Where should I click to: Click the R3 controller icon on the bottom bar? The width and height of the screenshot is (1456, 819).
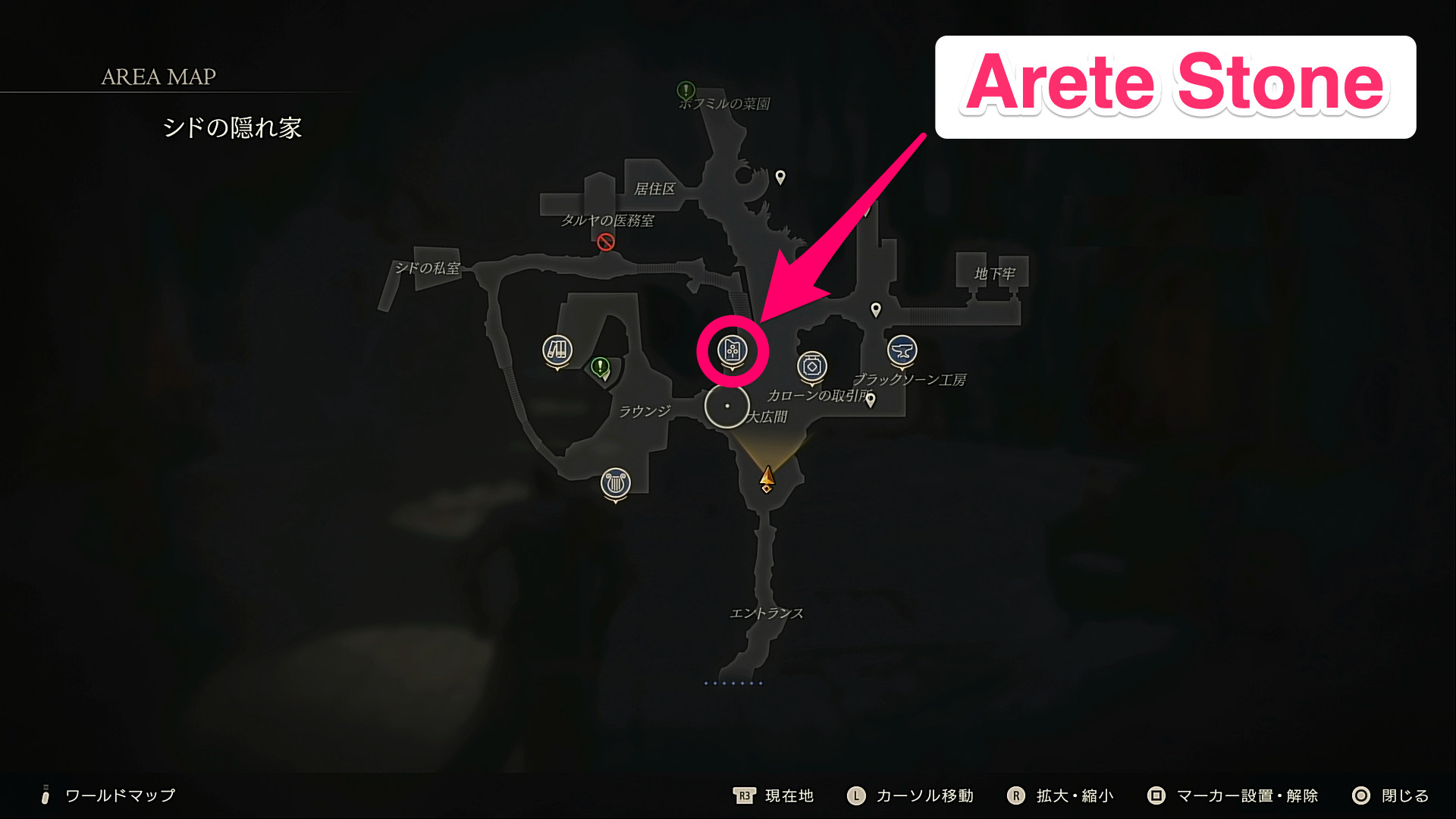[744, 795]
